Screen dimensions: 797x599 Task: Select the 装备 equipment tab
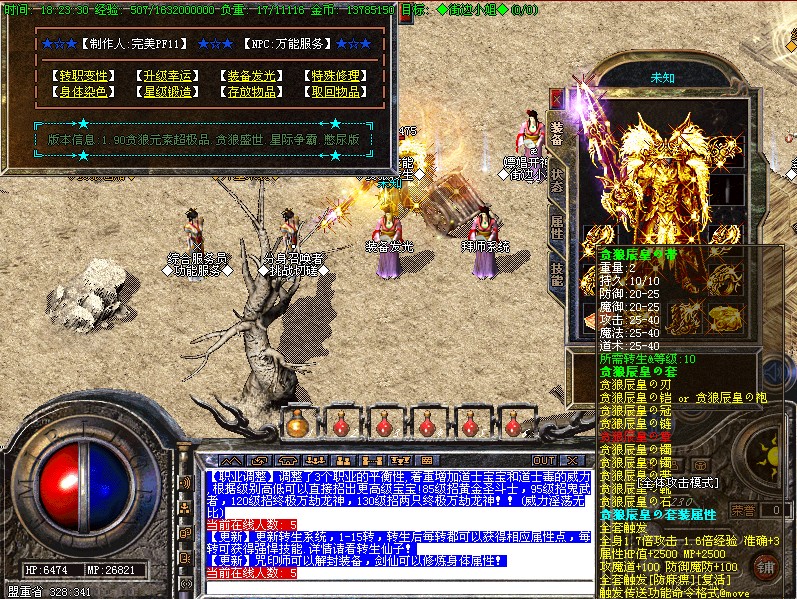[x=557, y=134]
